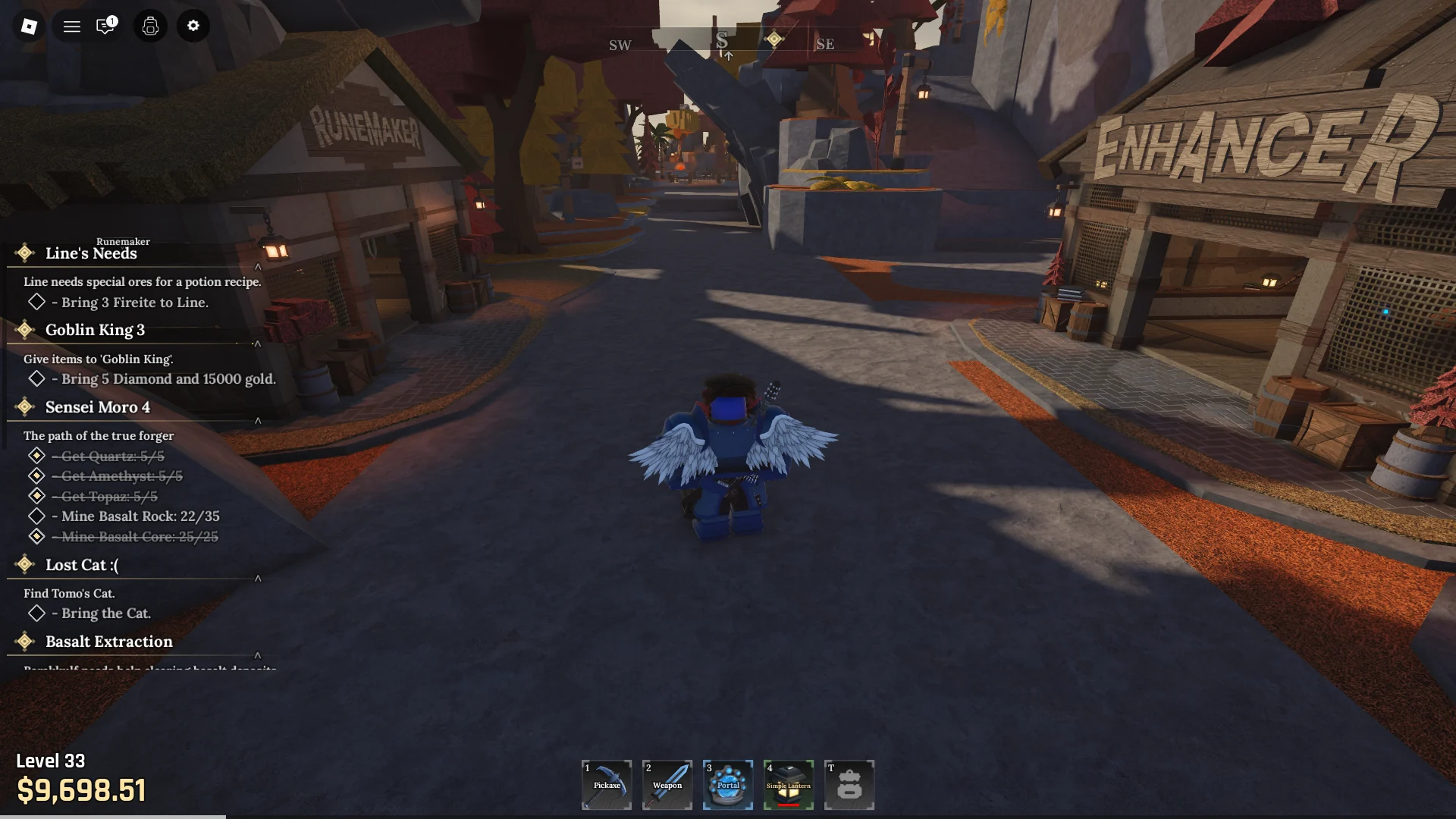Open the Basalt Extraction quest header

(108, 642)
